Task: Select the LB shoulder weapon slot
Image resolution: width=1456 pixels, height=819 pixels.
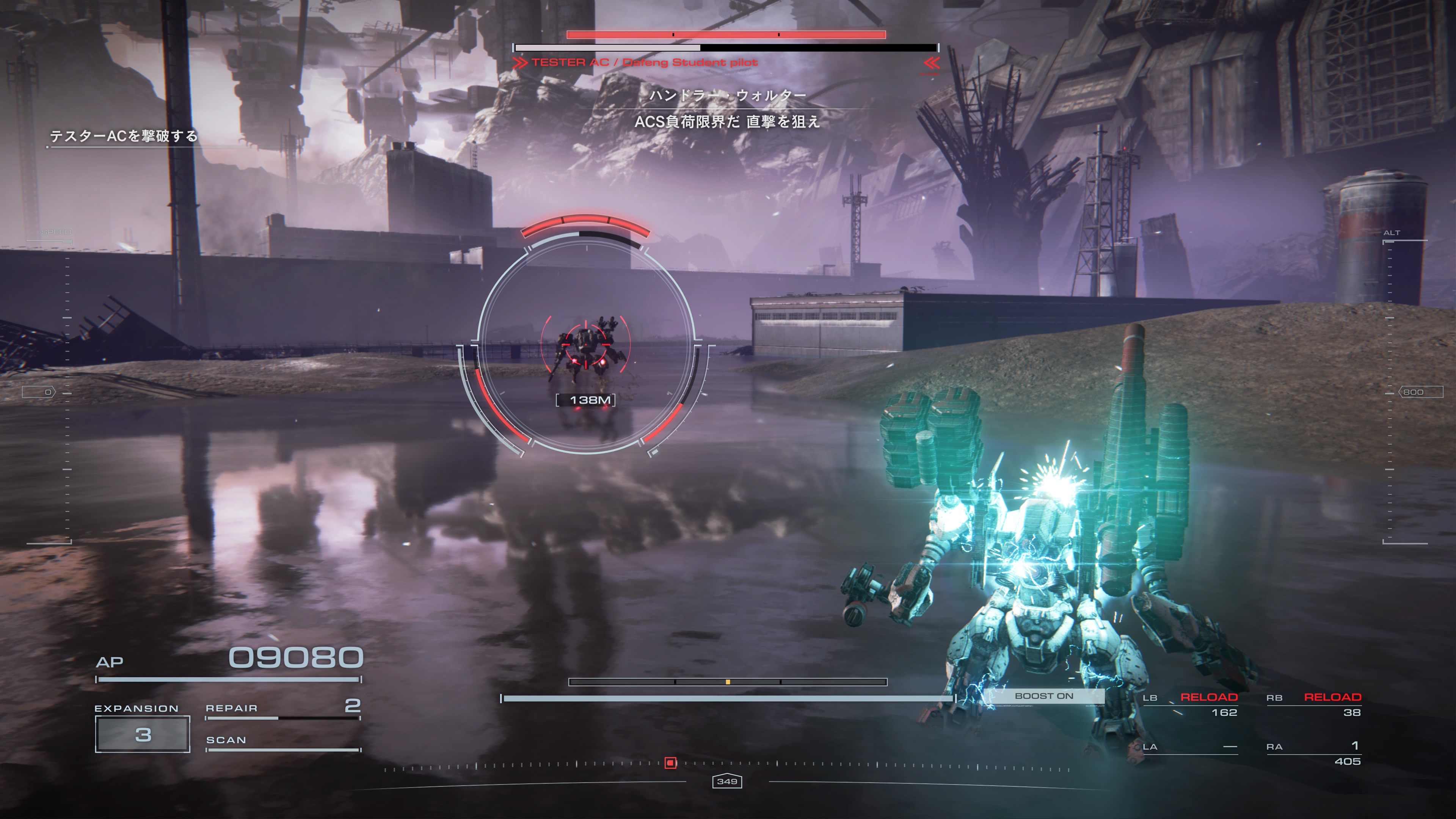Action: pos(1190,704)
